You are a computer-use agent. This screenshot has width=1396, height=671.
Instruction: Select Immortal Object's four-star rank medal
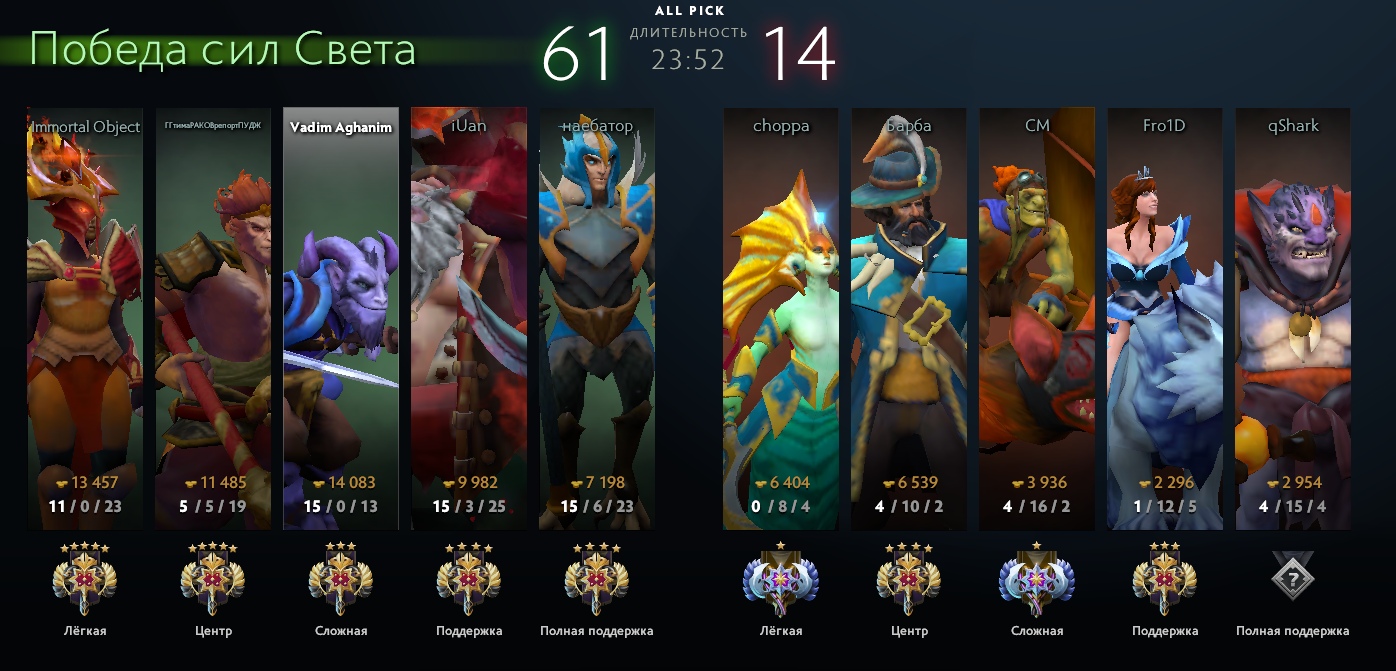85,579
